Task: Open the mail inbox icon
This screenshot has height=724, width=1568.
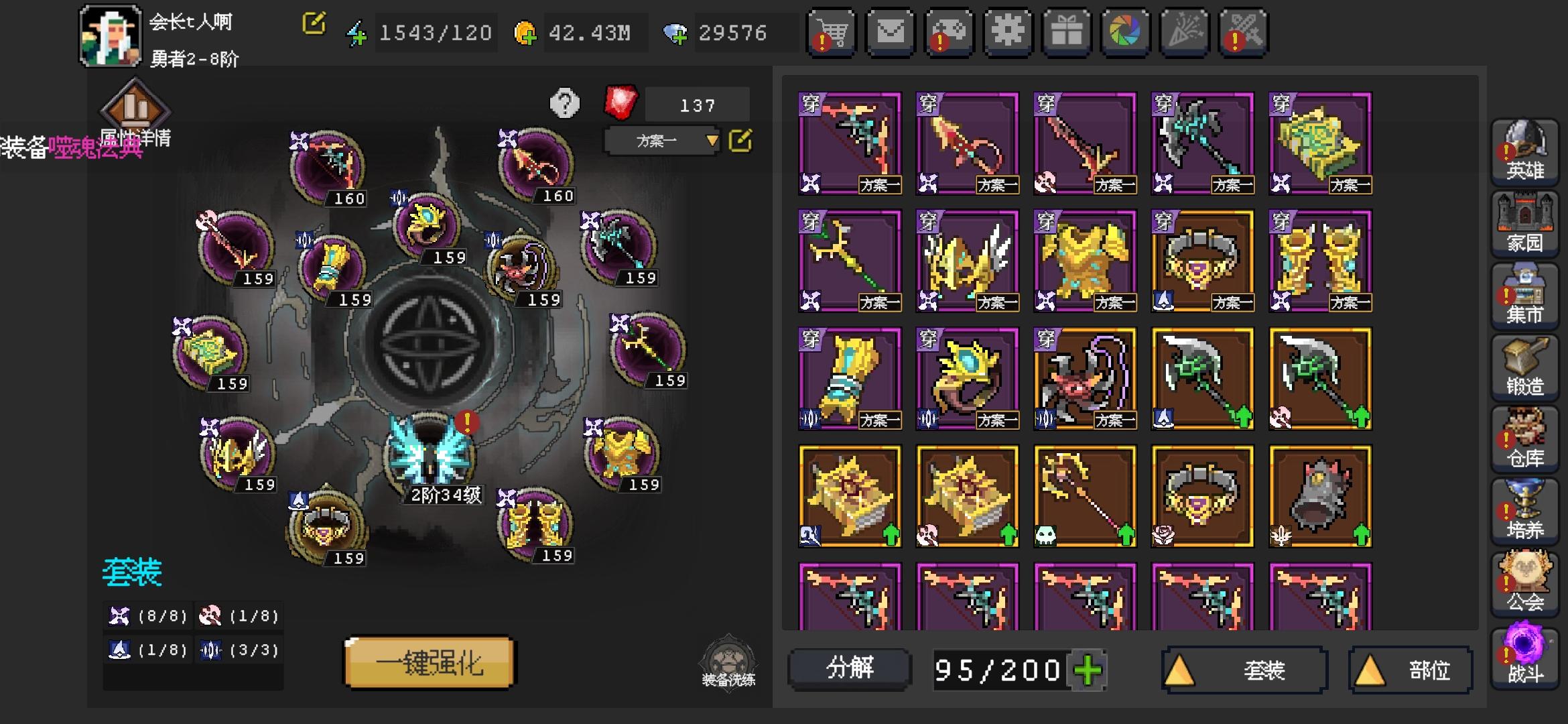Action: point(889,32)
